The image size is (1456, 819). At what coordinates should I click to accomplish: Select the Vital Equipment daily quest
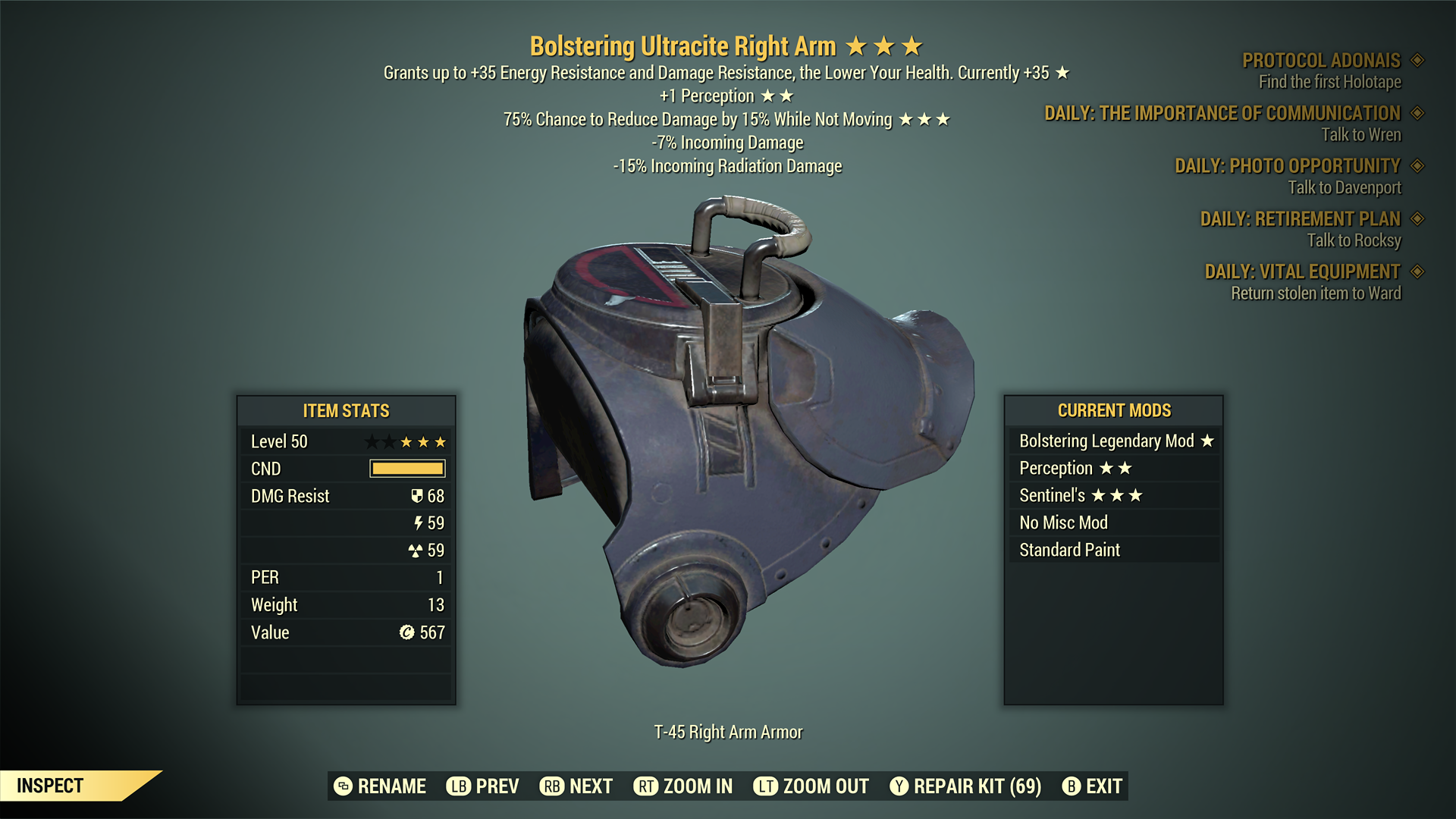tap(1302, 272)
